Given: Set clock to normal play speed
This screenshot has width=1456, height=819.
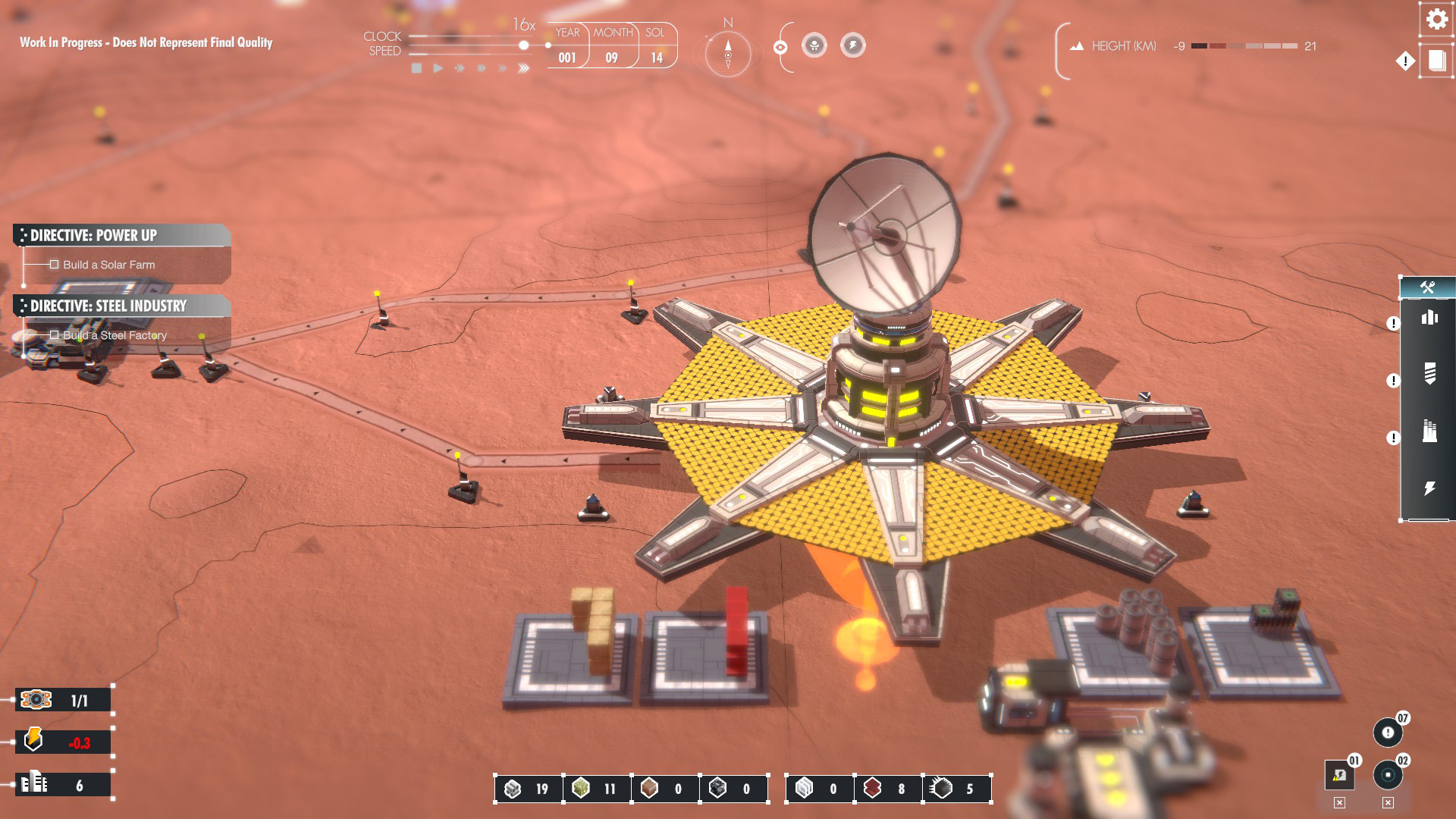Looking at the screenshot, I should point(438,68).
